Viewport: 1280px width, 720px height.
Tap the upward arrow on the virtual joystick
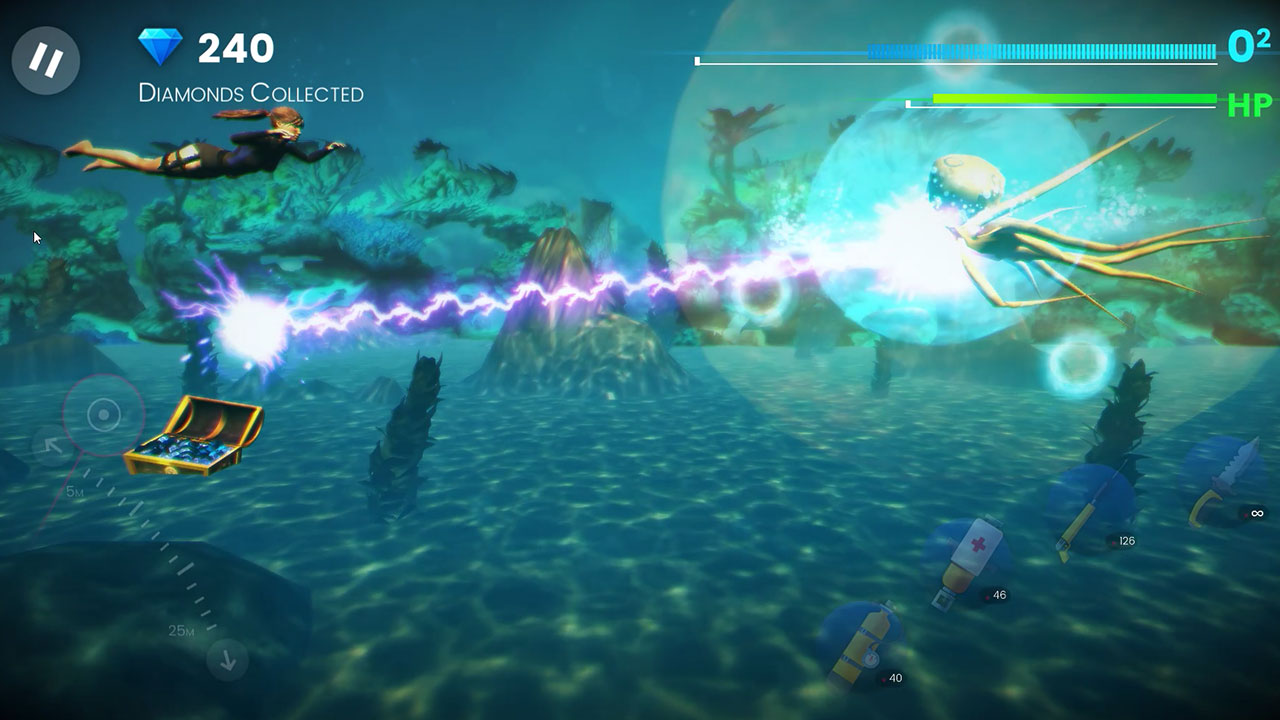[x=51, y=442]
